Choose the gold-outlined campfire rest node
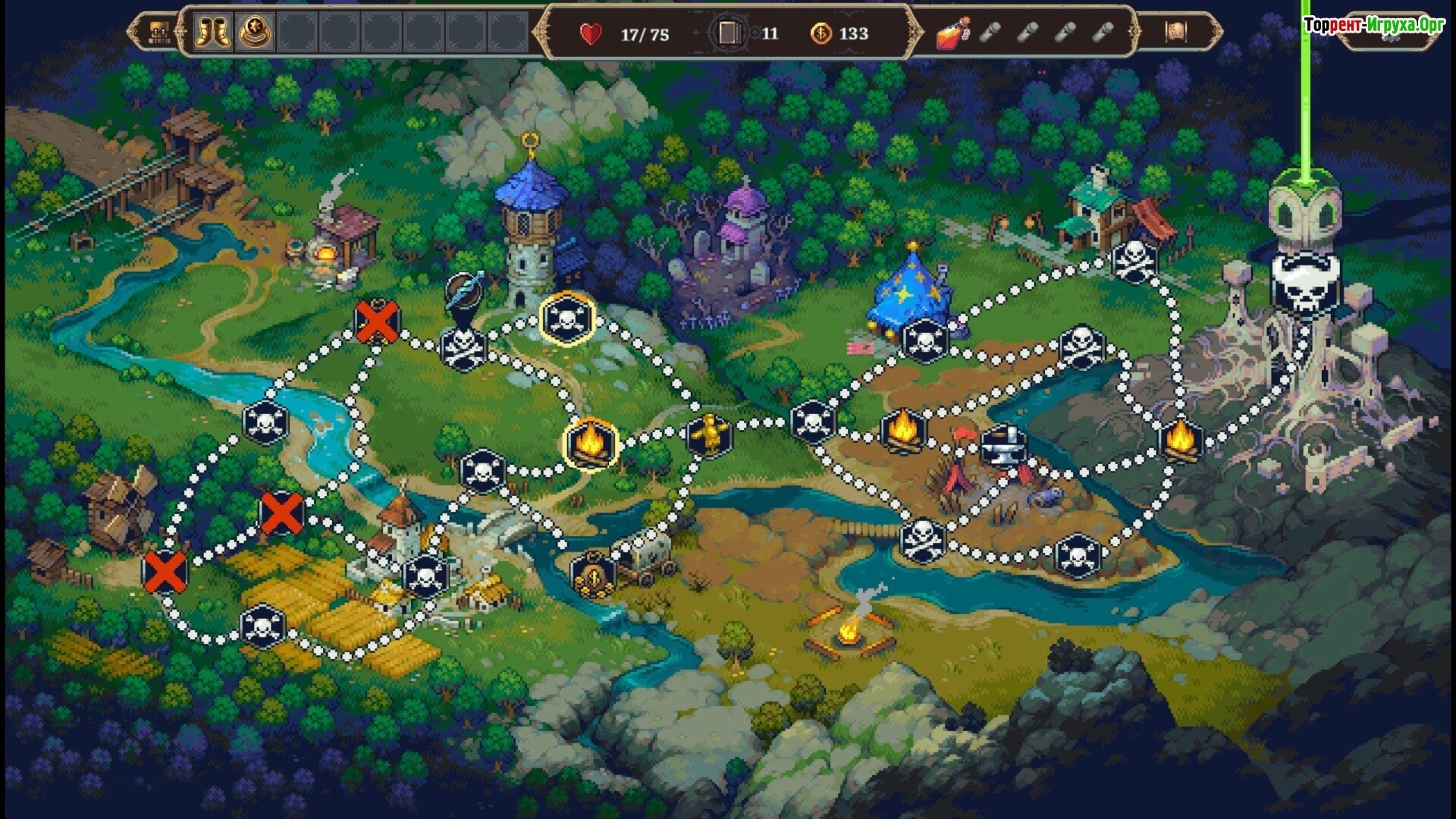Image resolution: width=1456 pixels, height=819 pixels. [591, 444]
